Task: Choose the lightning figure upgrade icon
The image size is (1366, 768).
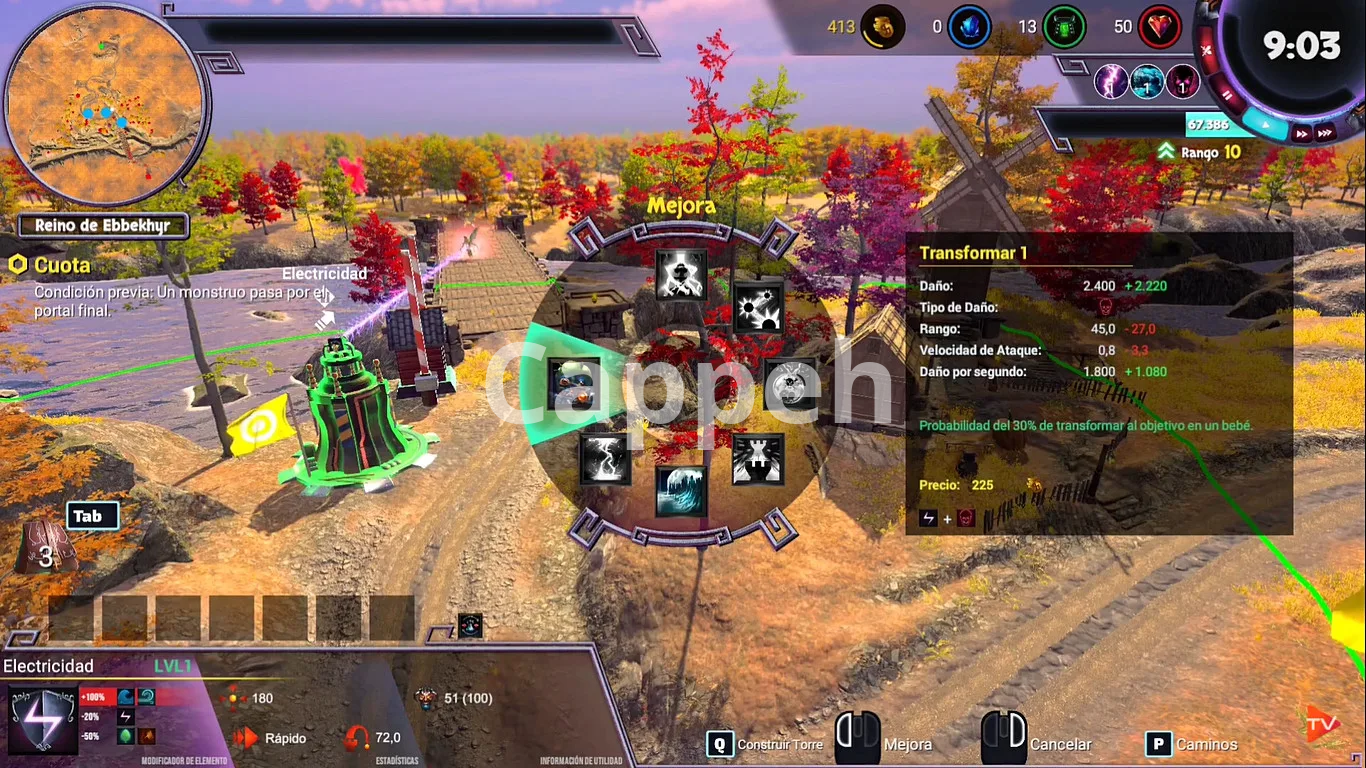Action: (x=681, y=274)
